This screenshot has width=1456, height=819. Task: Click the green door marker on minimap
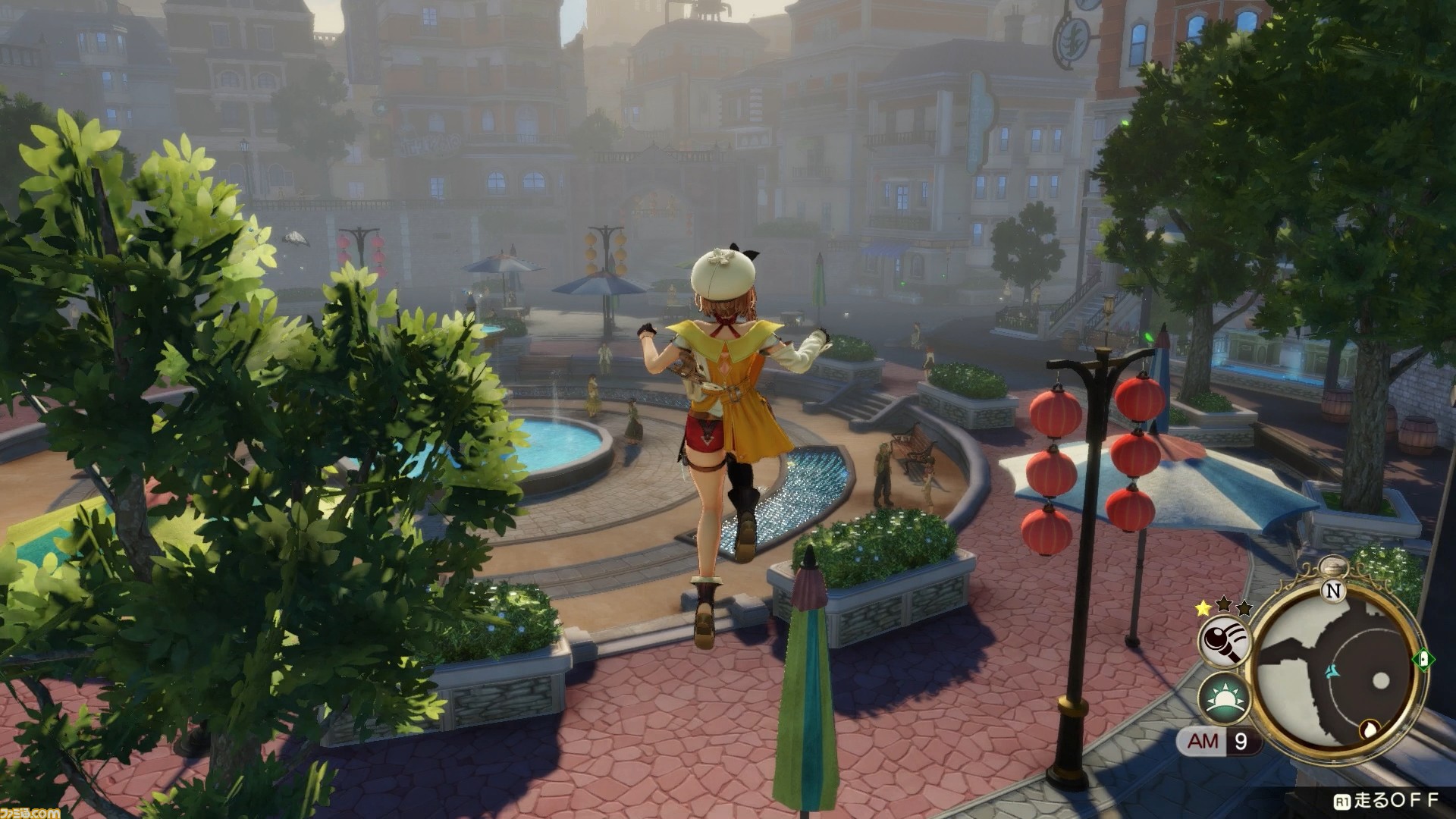tap(1423, 657)
